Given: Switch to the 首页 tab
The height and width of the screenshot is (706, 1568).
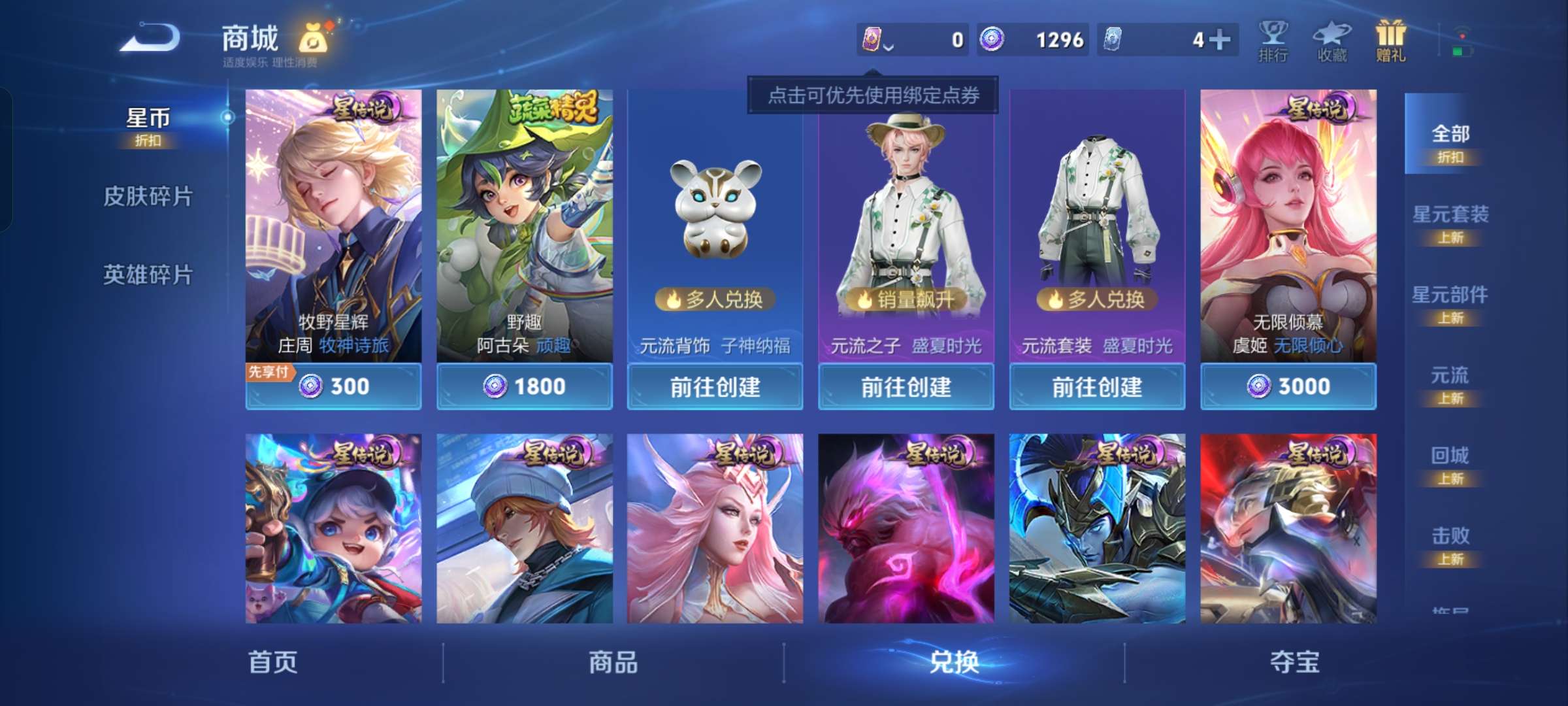Looking at the screenshot, I should [274, 662].
